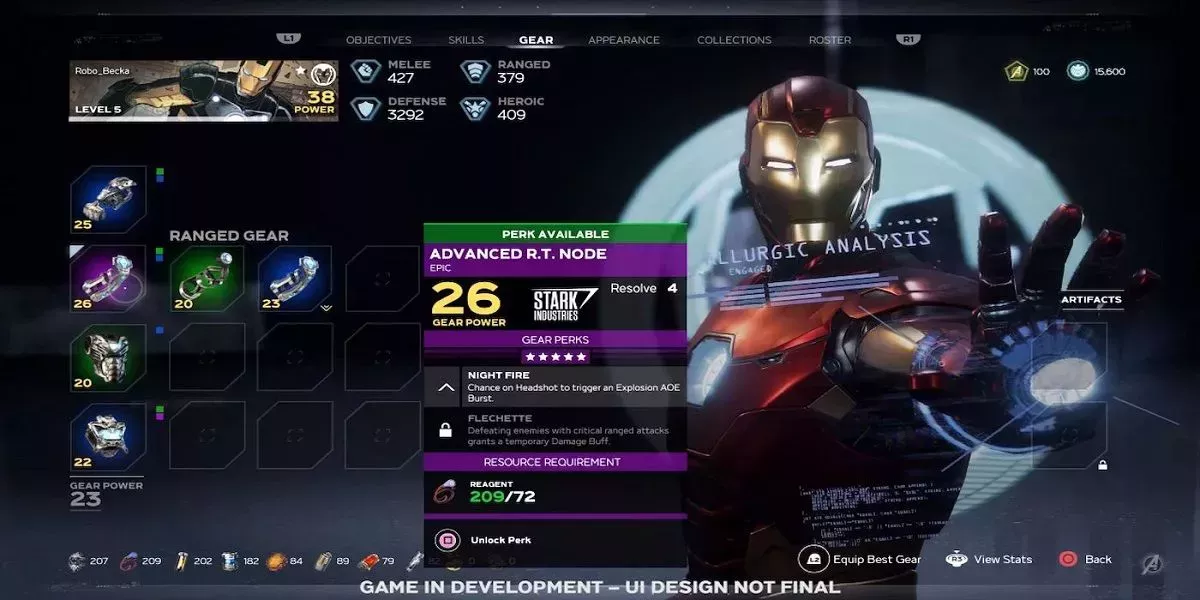Viewport: 1200px width, 600px height.
Task: Choose Equip Best Gear
Action: click(863, 559)
